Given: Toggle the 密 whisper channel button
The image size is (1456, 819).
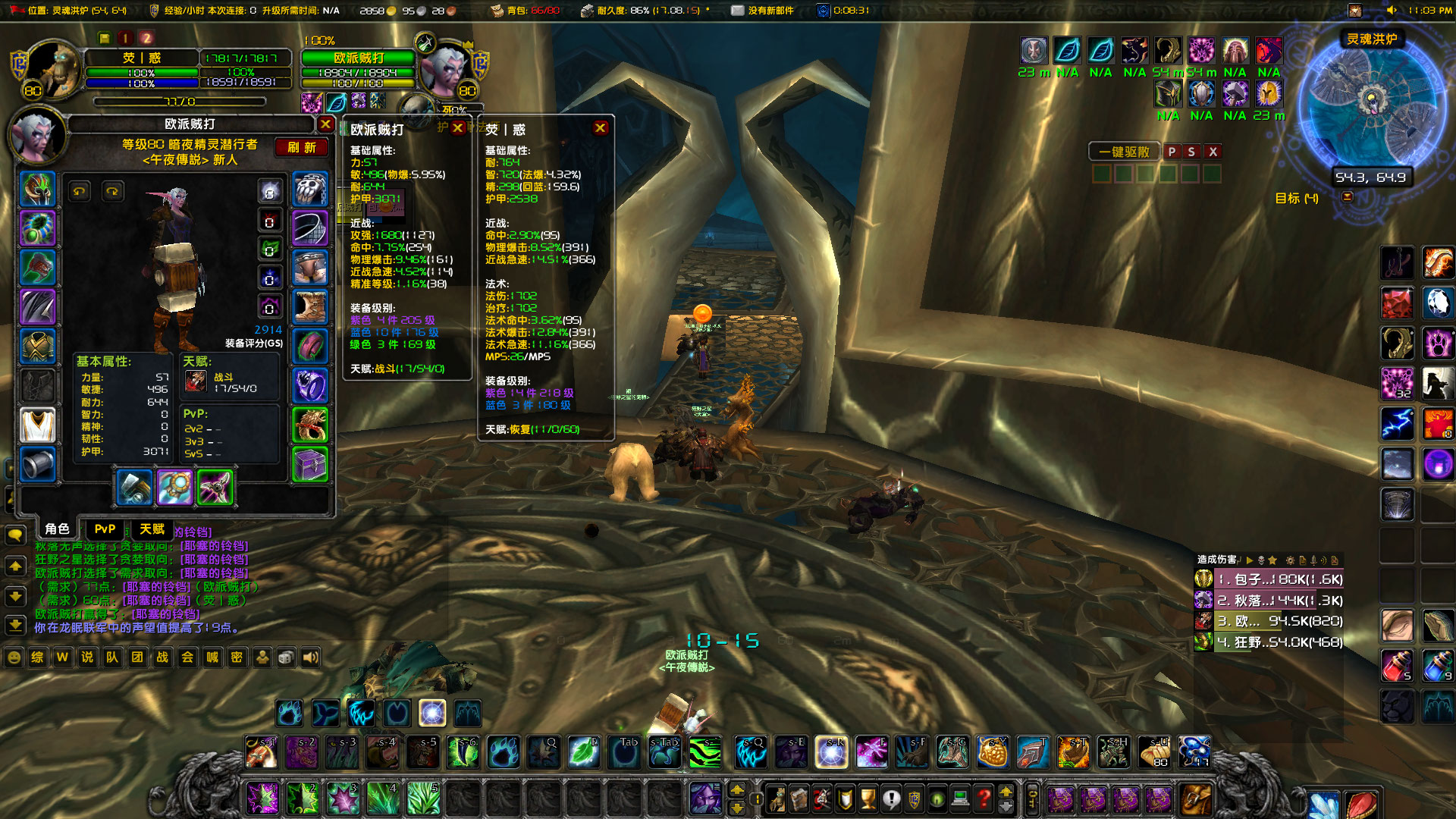Looking at the screenshot, I should click(x=237, y=657).
